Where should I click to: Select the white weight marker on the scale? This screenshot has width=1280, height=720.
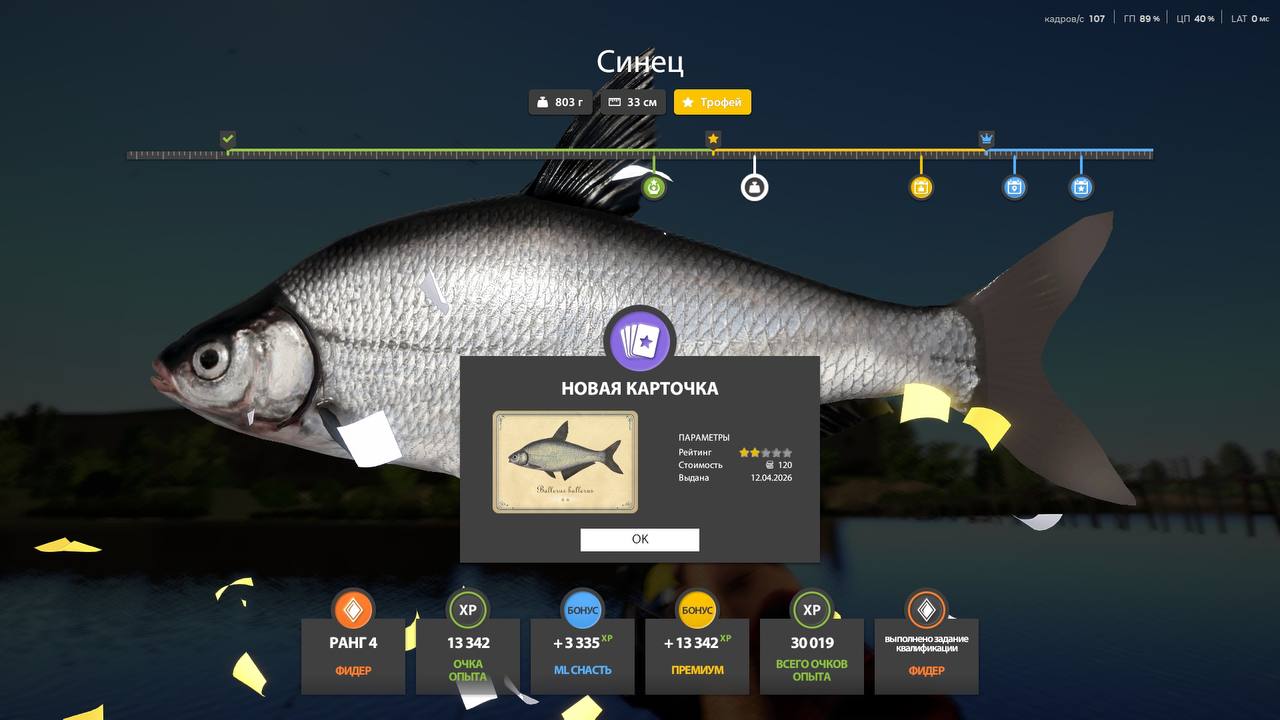point(754,187)
